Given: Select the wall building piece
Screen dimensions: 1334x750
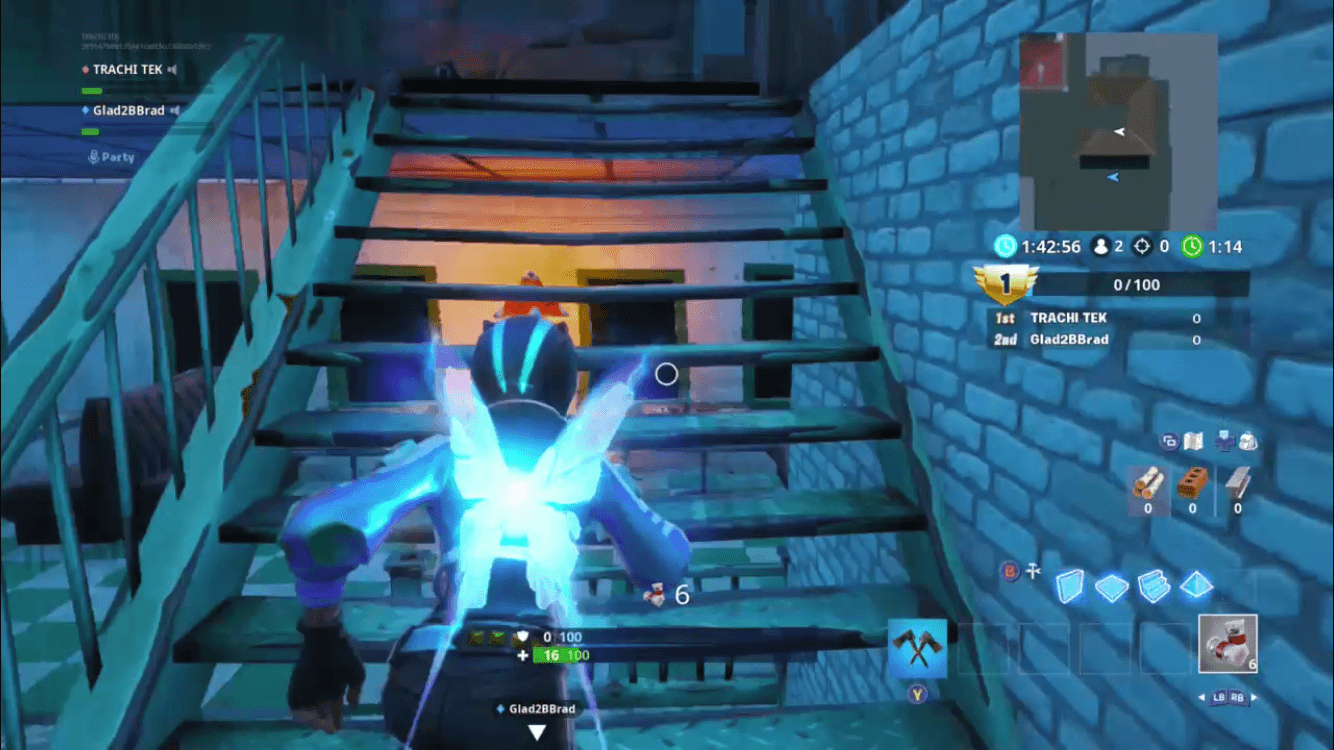Looking at the screenshot, I should (x=1071, y=587).
